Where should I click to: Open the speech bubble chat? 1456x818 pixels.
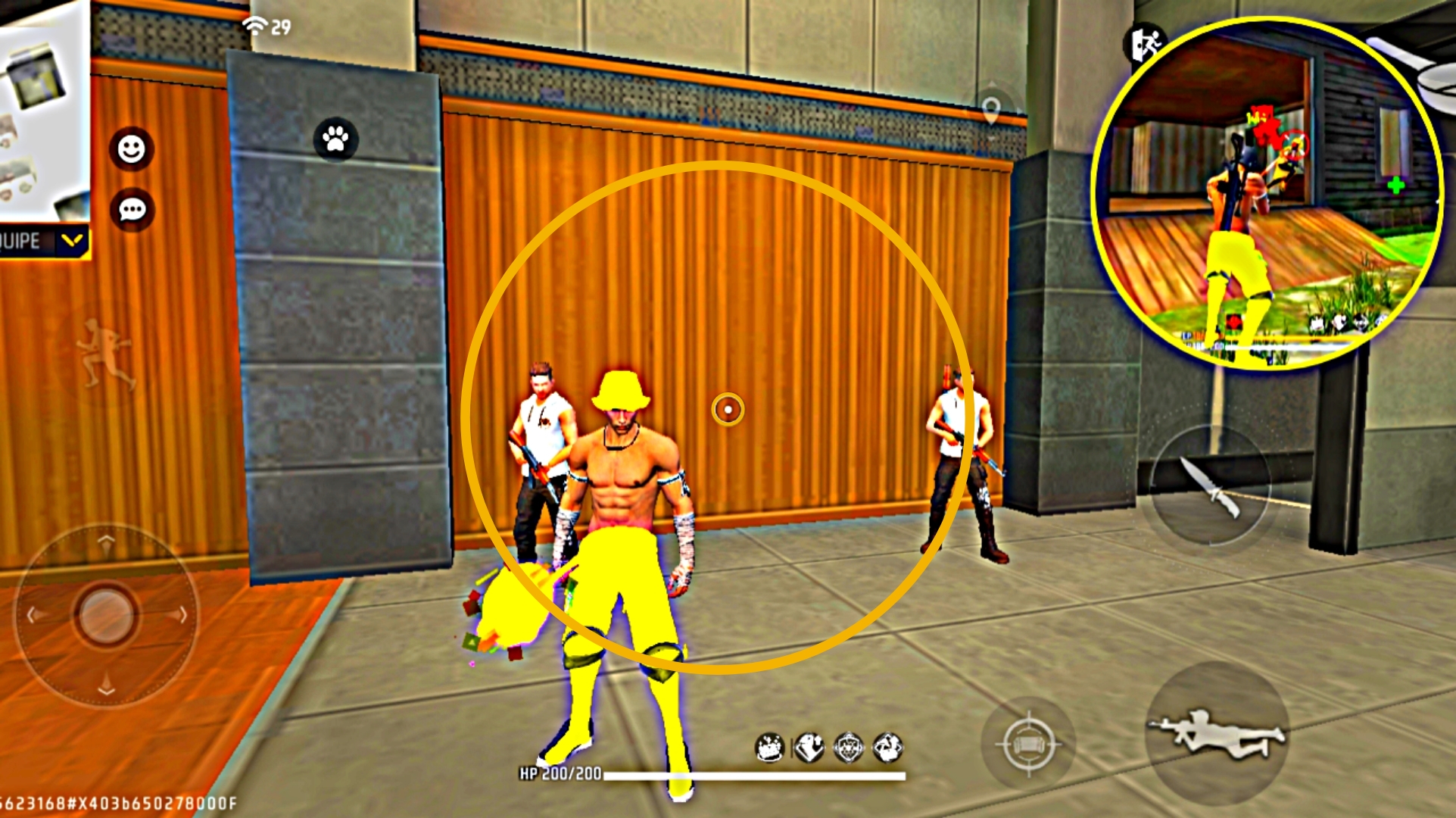(x=133, y=210)
